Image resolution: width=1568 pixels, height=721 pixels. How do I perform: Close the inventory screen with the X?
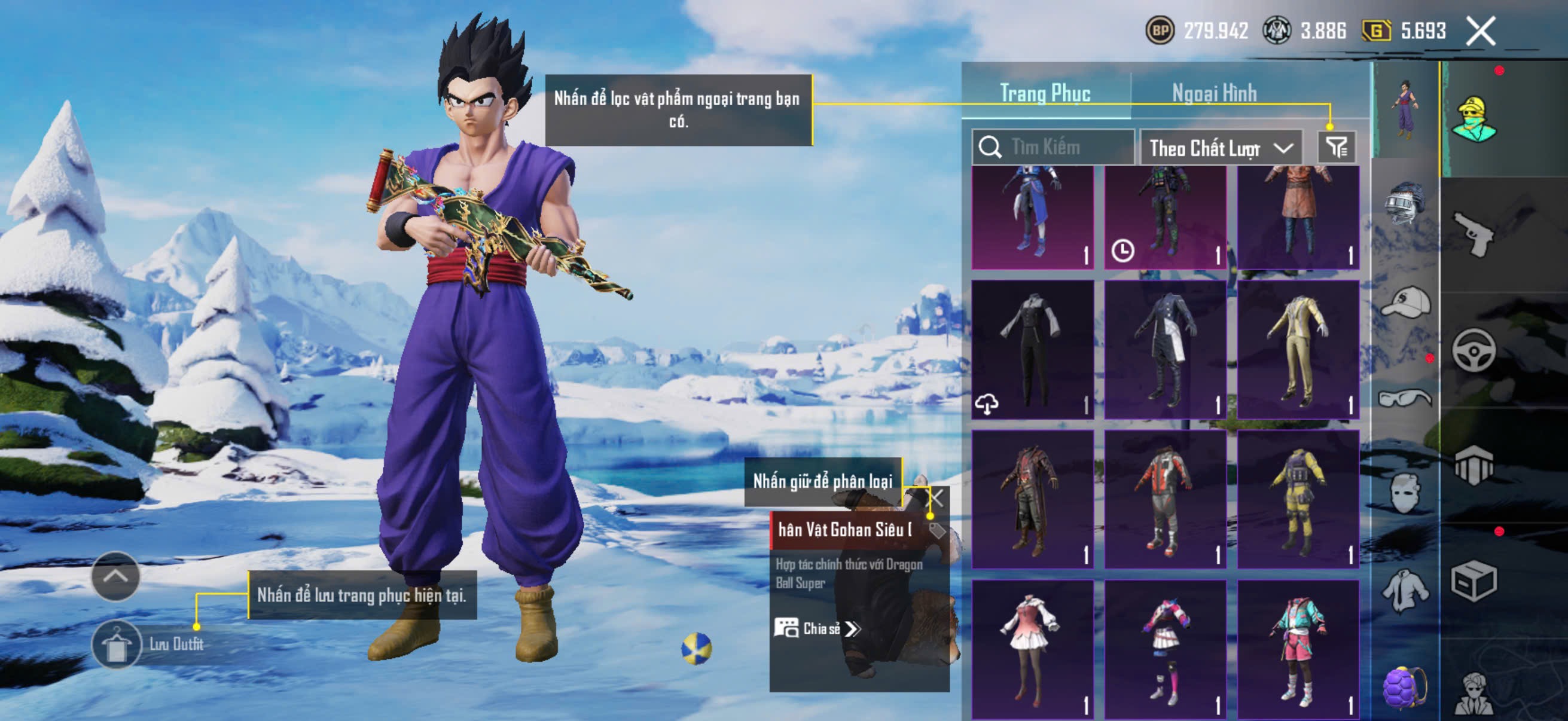pos(1480,31)
